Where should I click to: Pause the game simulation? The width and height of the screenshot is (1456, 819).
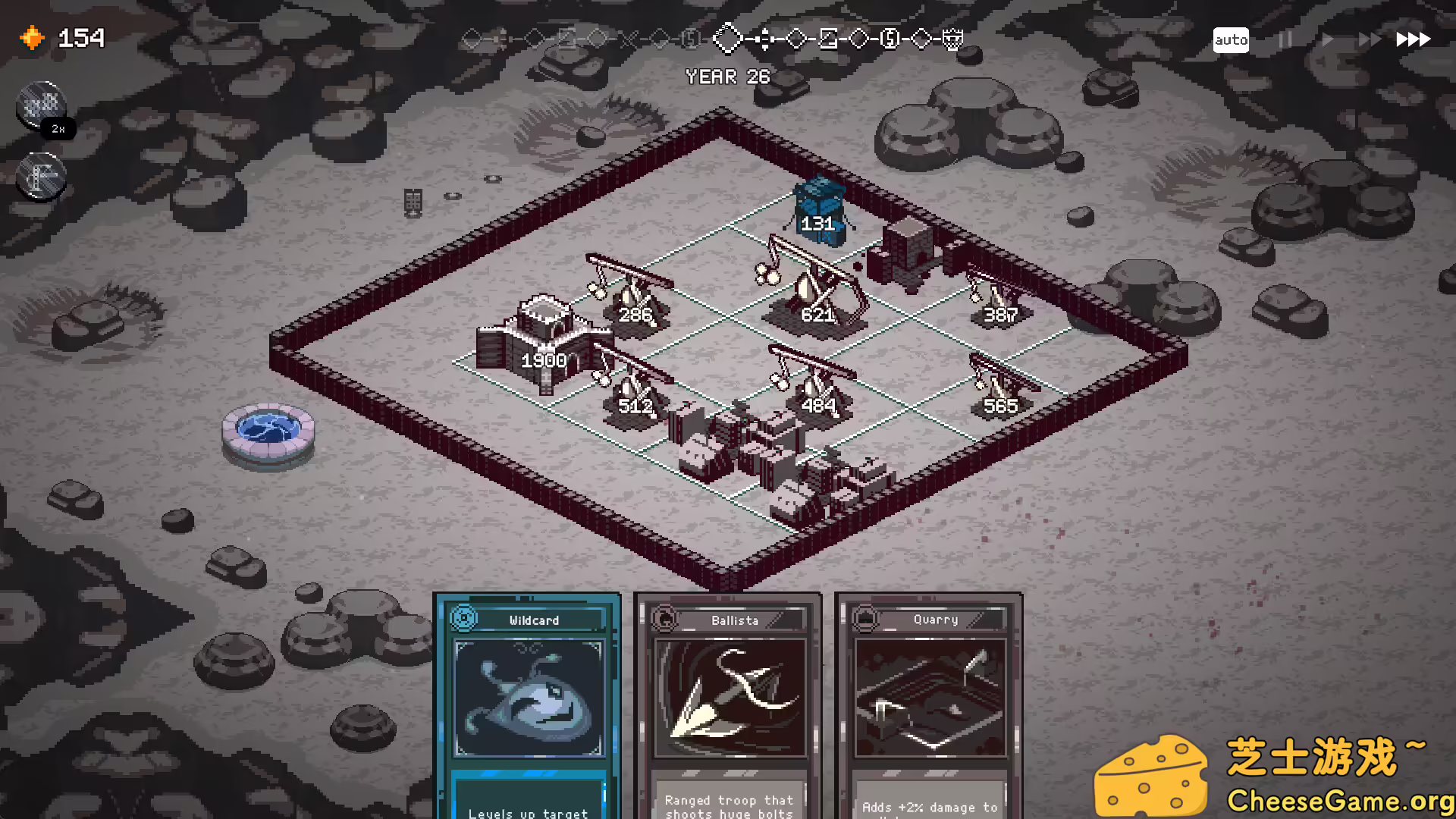1285,39
